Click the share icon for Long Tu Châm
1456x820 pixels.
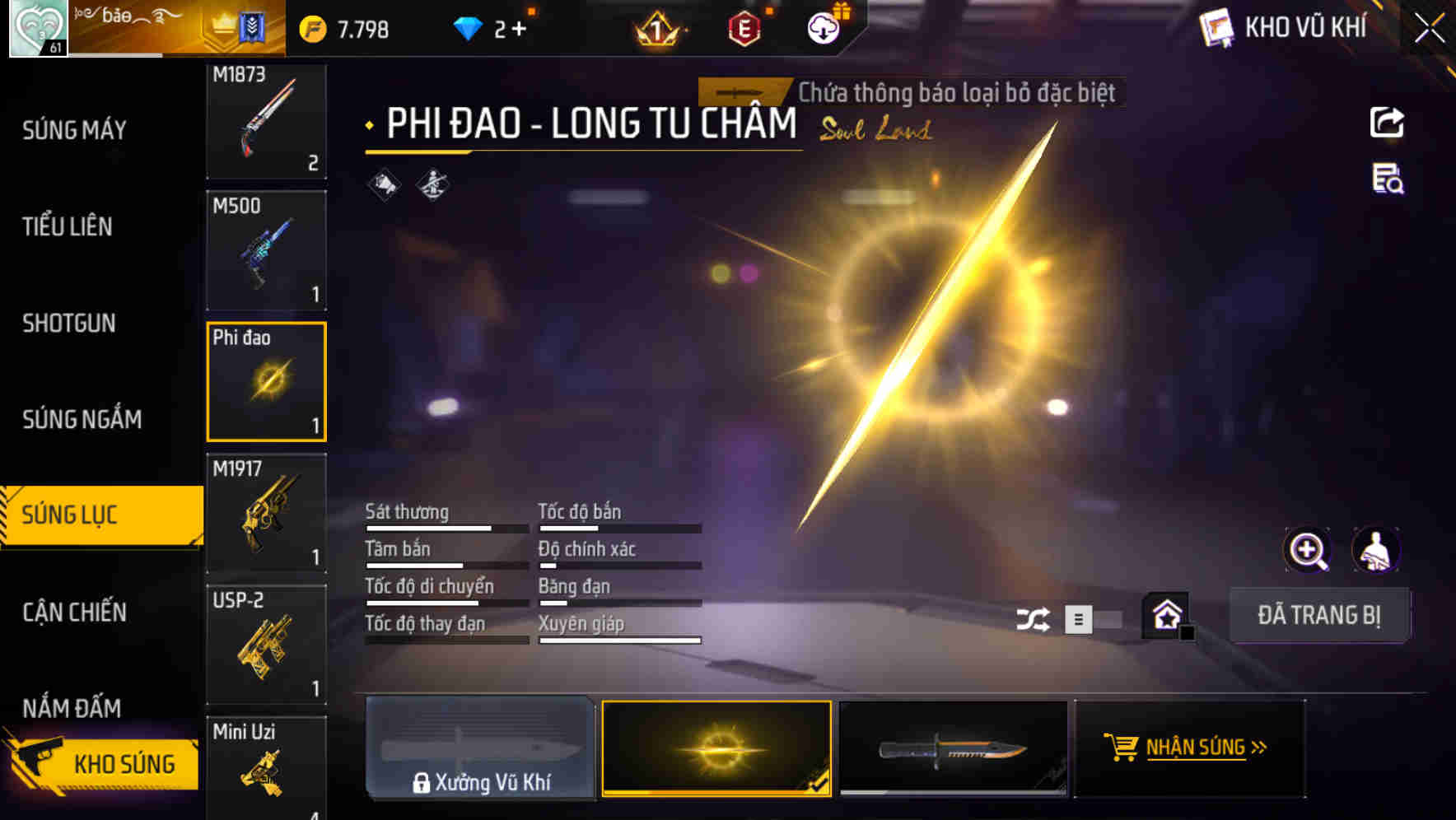[x=1387, y=122]
